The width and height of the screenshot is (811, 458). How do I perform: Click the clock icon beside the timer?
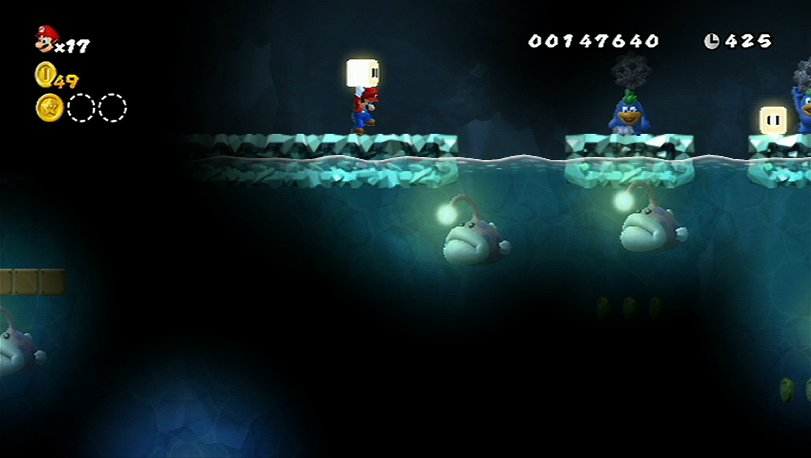711,41
